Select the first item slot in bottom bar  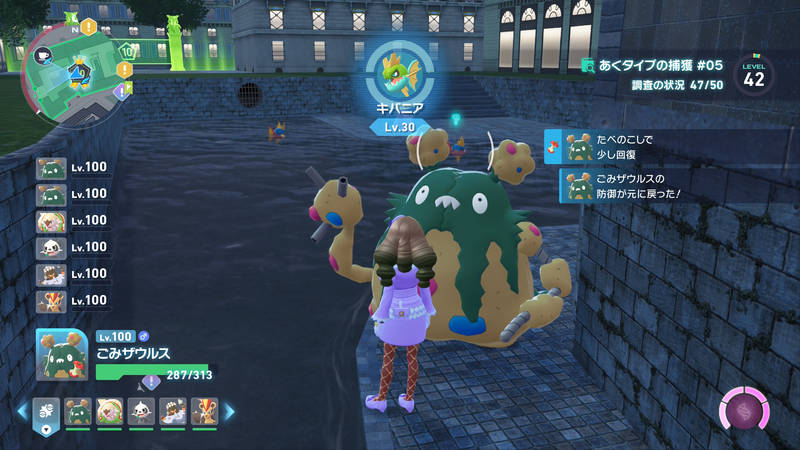[x=46, y=410]
